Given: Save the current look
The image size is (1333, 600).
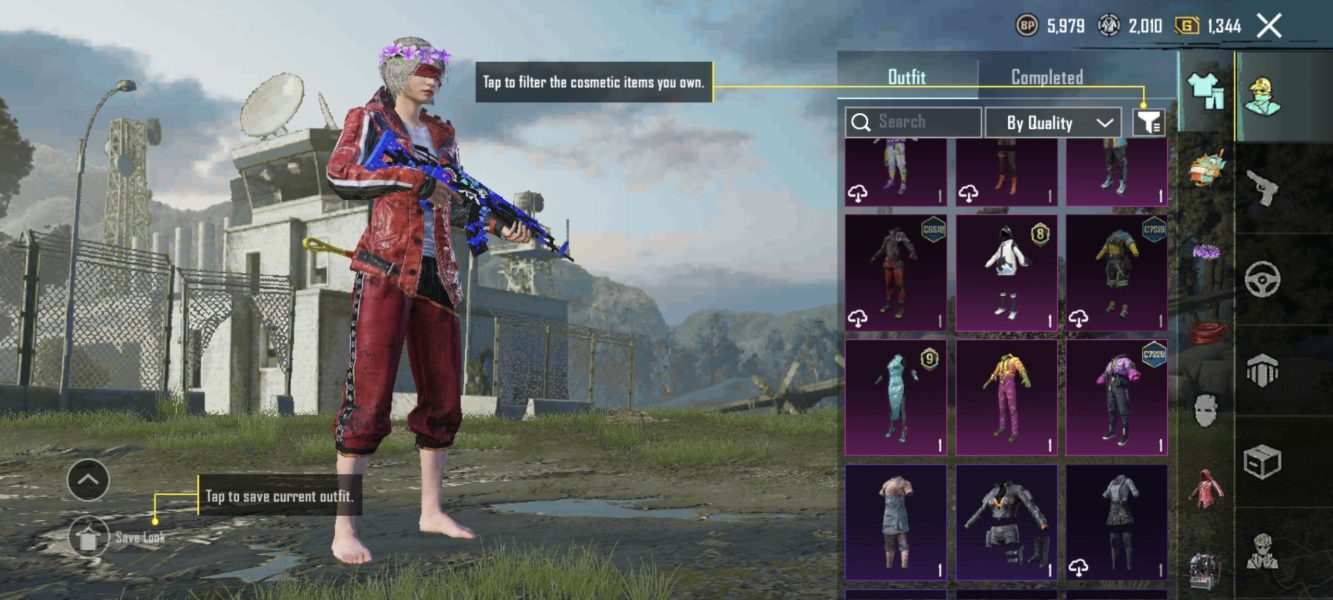Looking at the screenshot, I should 89,537.
